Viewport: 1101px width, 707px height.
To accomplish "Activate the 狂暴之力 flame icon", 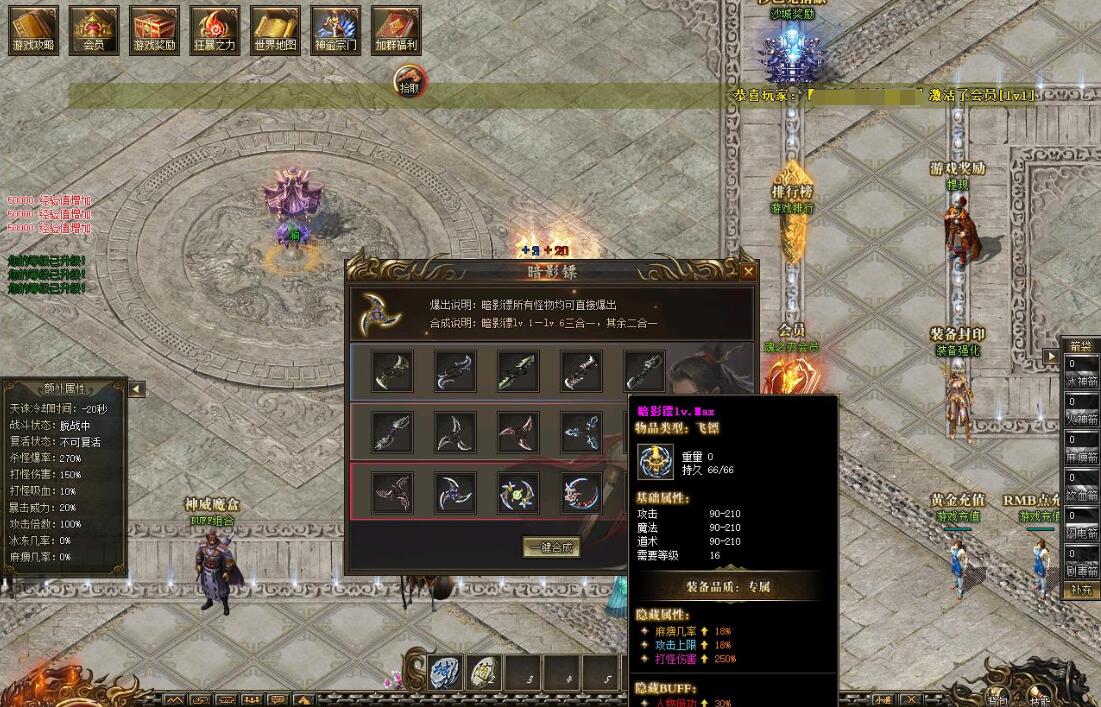I will click(214, 30).
